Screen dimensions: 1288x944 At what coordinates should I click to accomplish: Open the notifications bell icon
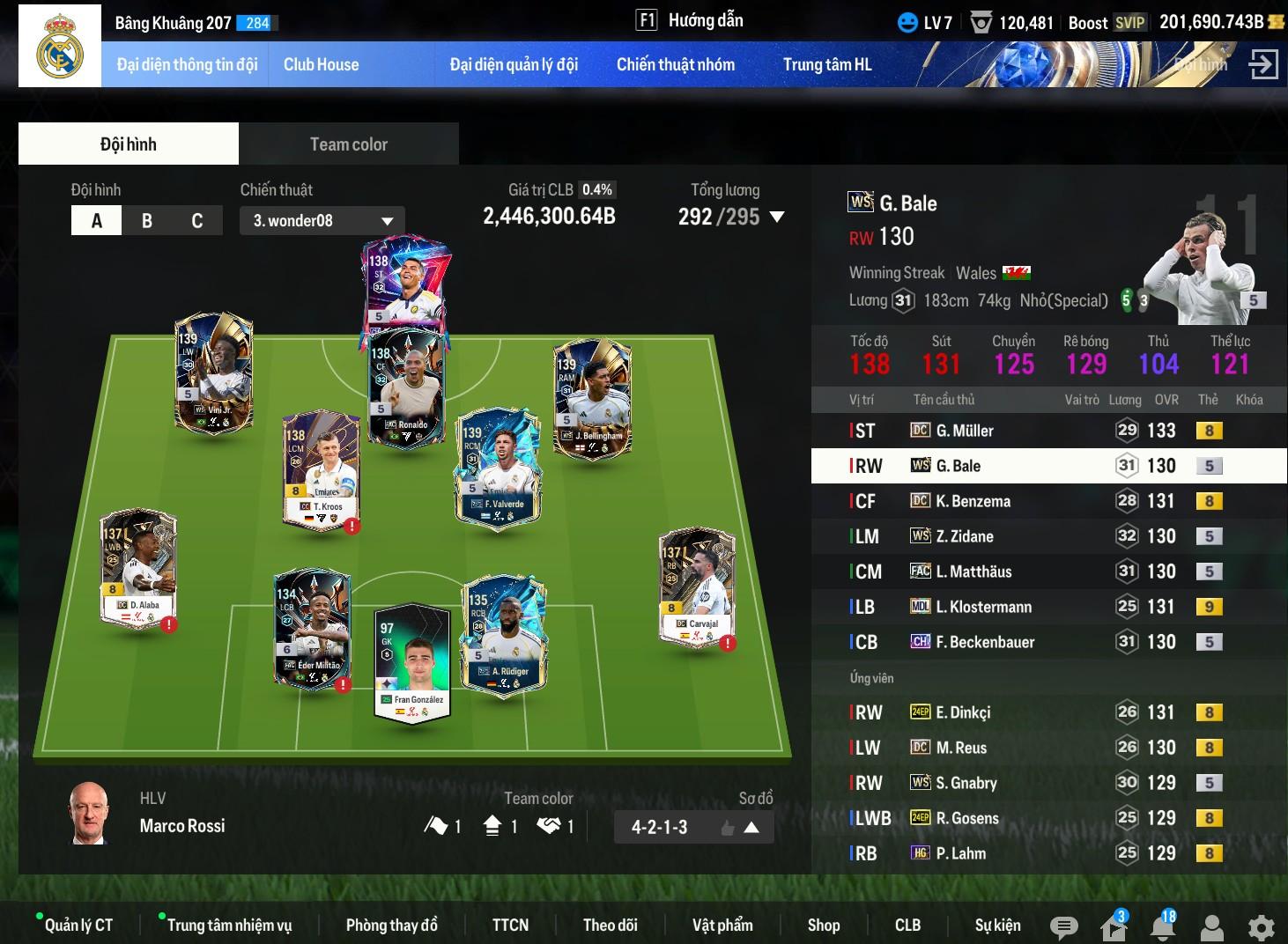[1163, 926]
